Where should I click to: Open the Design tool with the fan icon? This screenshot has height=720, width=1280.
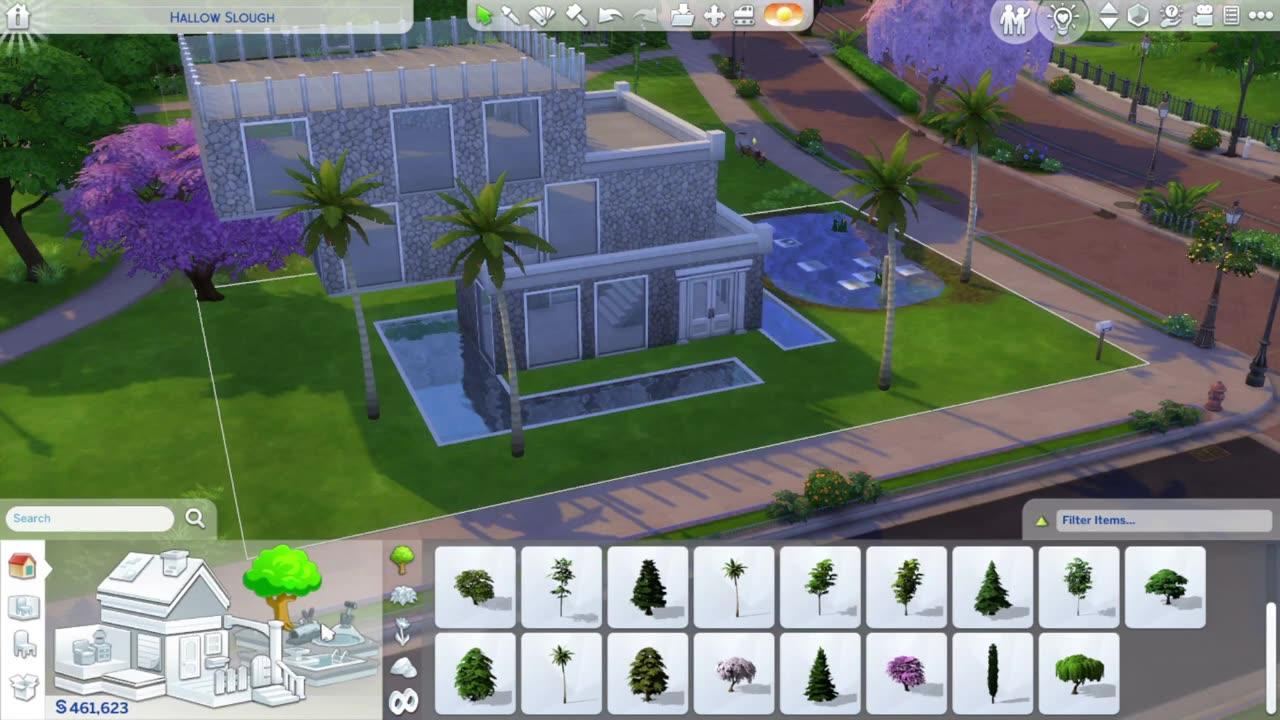coord(542,14)
